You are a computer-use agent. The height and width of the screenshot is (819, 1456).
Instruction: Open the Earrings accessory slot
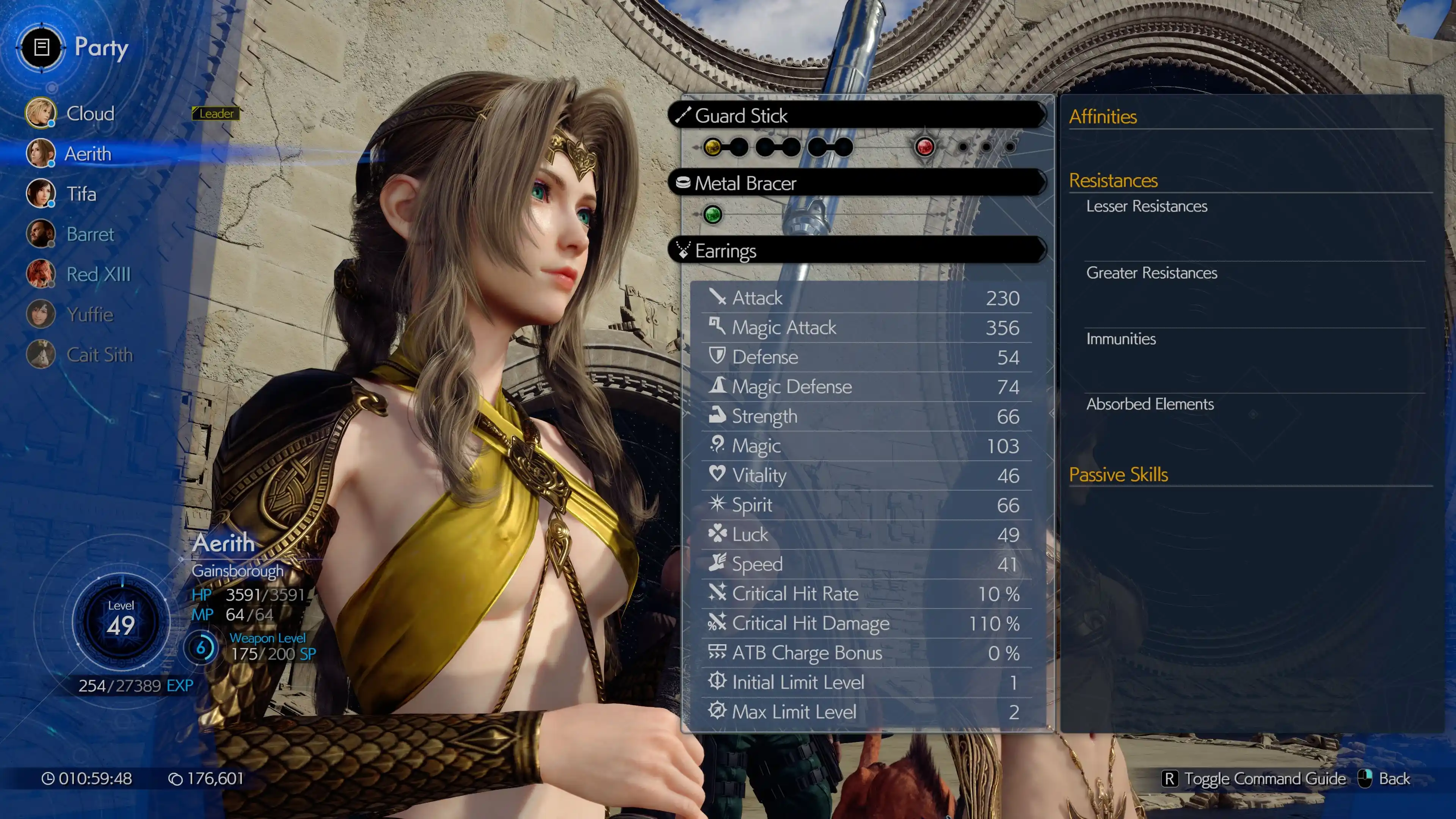click(x=857, y=250)
